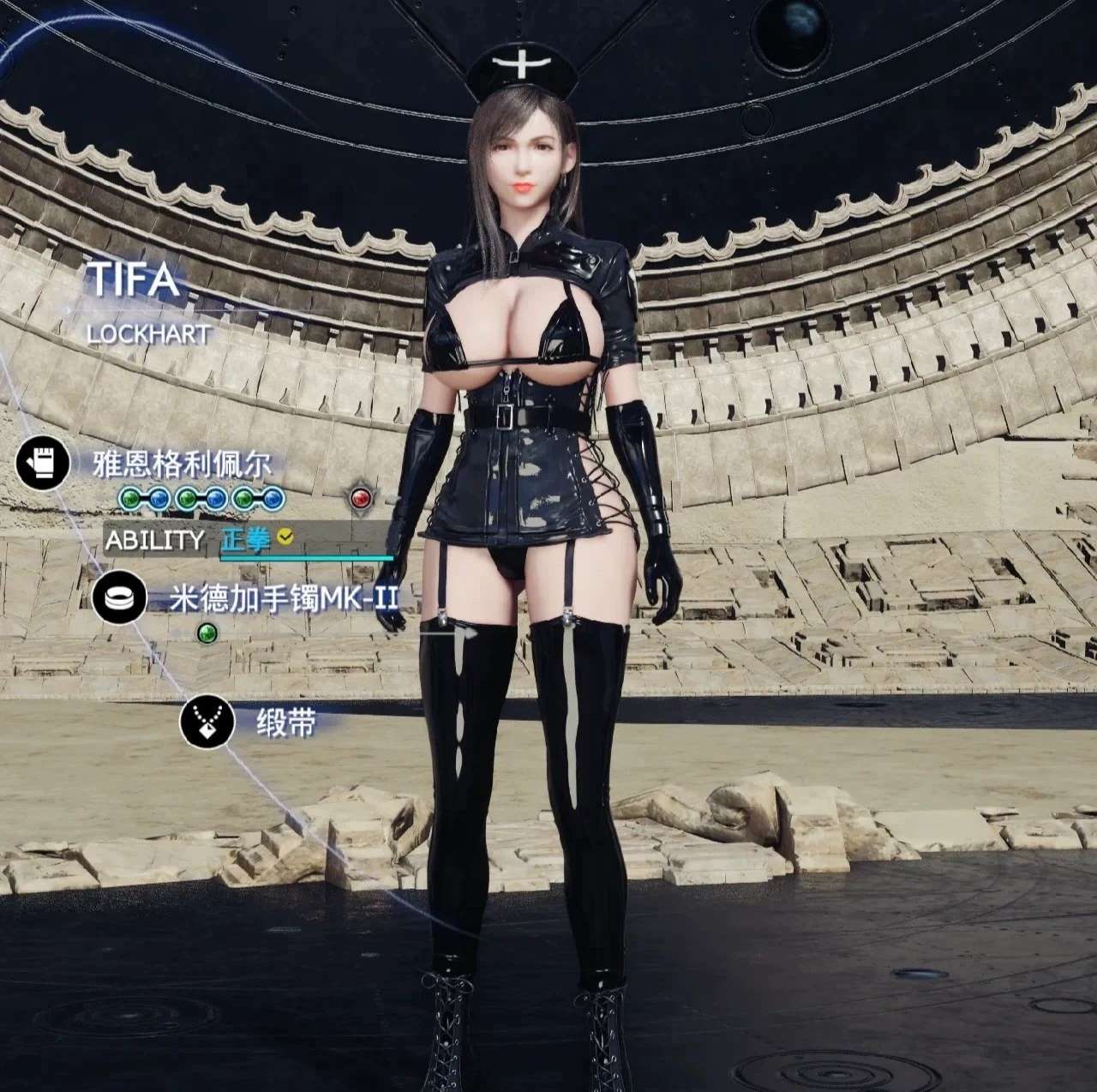Select the 正拳 ability text
The height and width of the screenshot is (1092, 1097).
pos(243,539)
